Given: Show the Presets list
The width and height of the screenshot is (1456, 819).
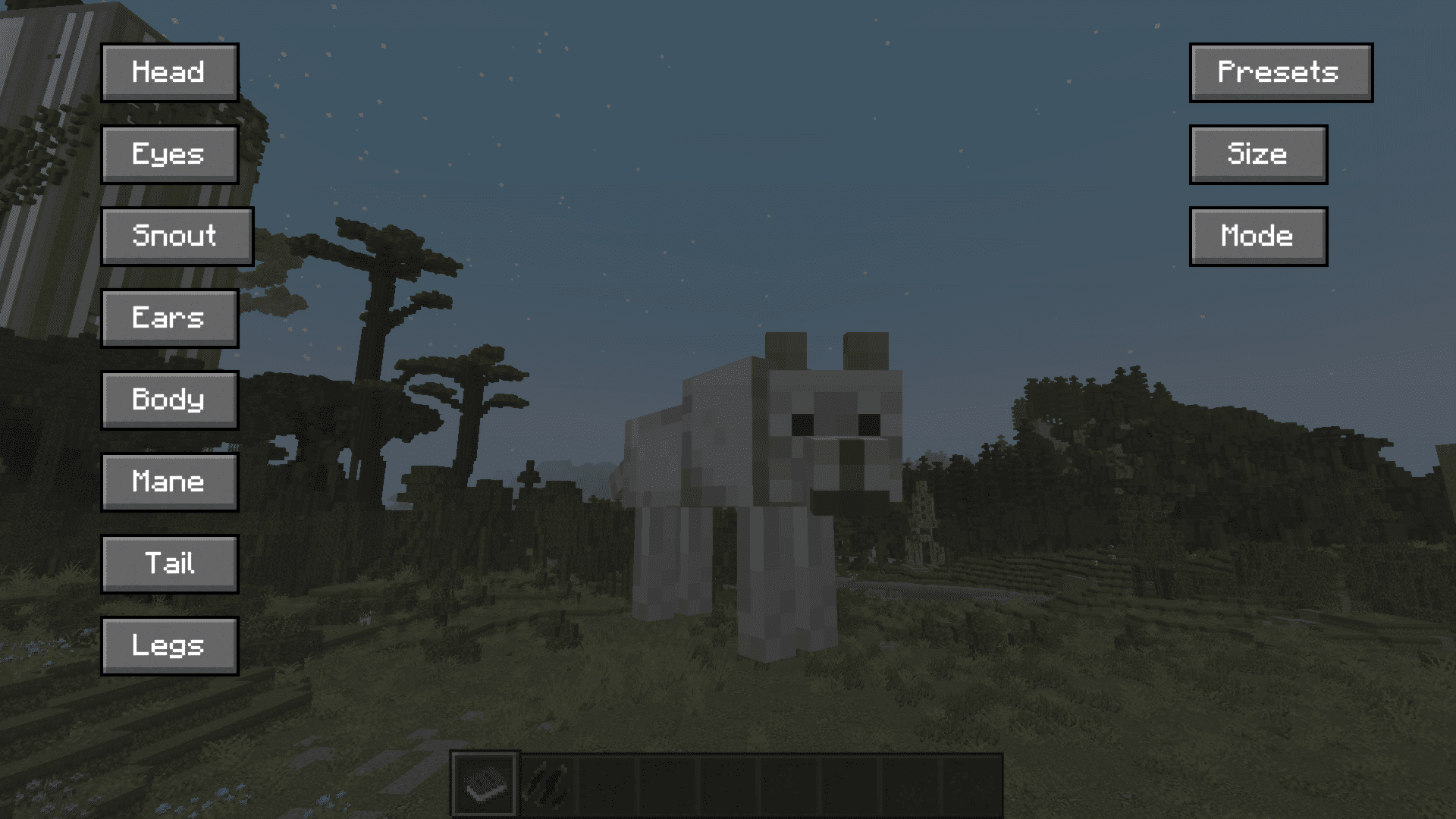Looking at the screenshot, I should [x=1280, y=72].
